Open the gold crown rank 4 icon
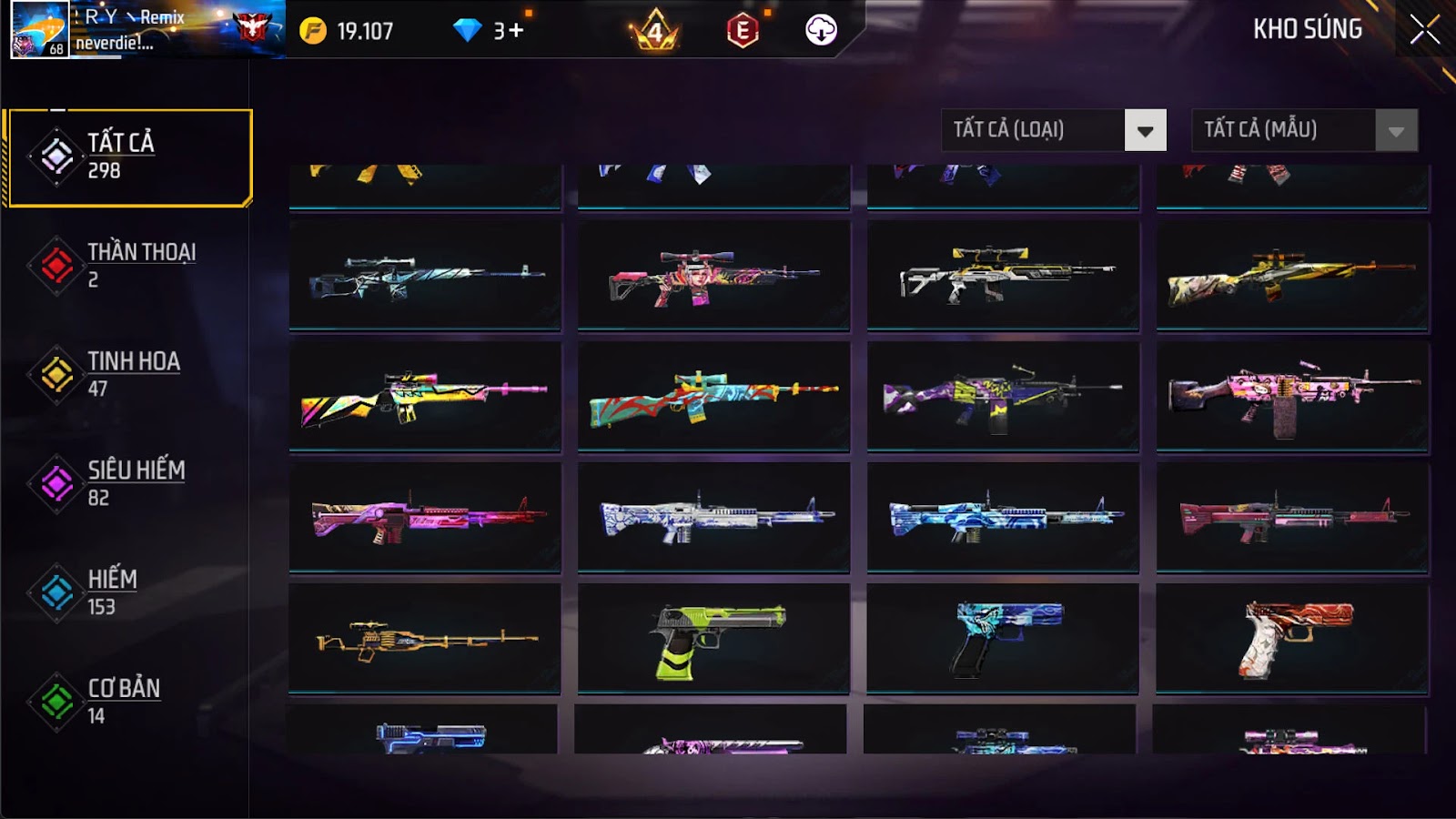The image size is (1456, 819). pyautogui.click(x=655, y=31)
